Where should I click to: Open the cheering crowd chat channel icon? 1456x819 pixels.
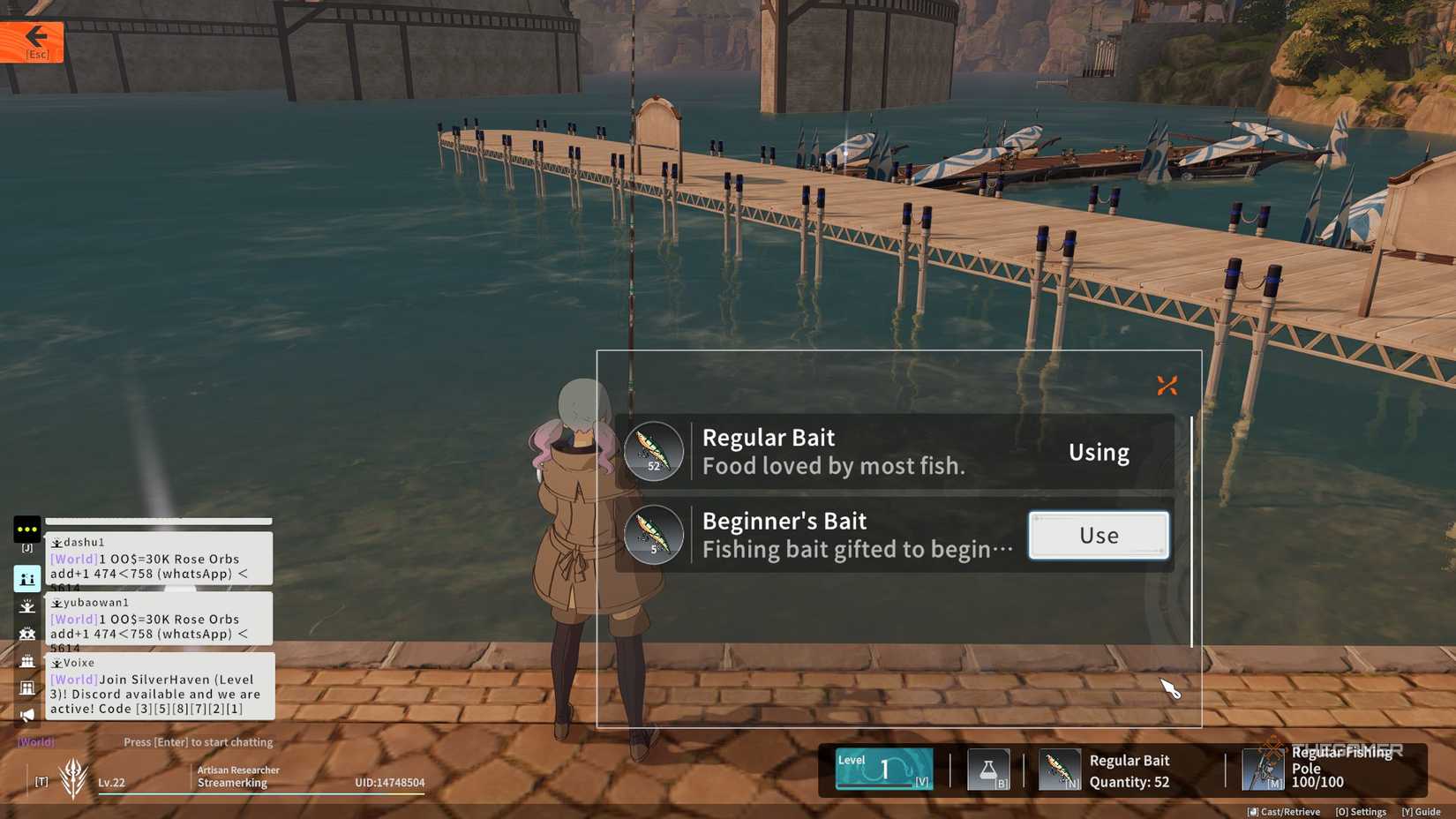pyautogui.click(x=26, y=606)
